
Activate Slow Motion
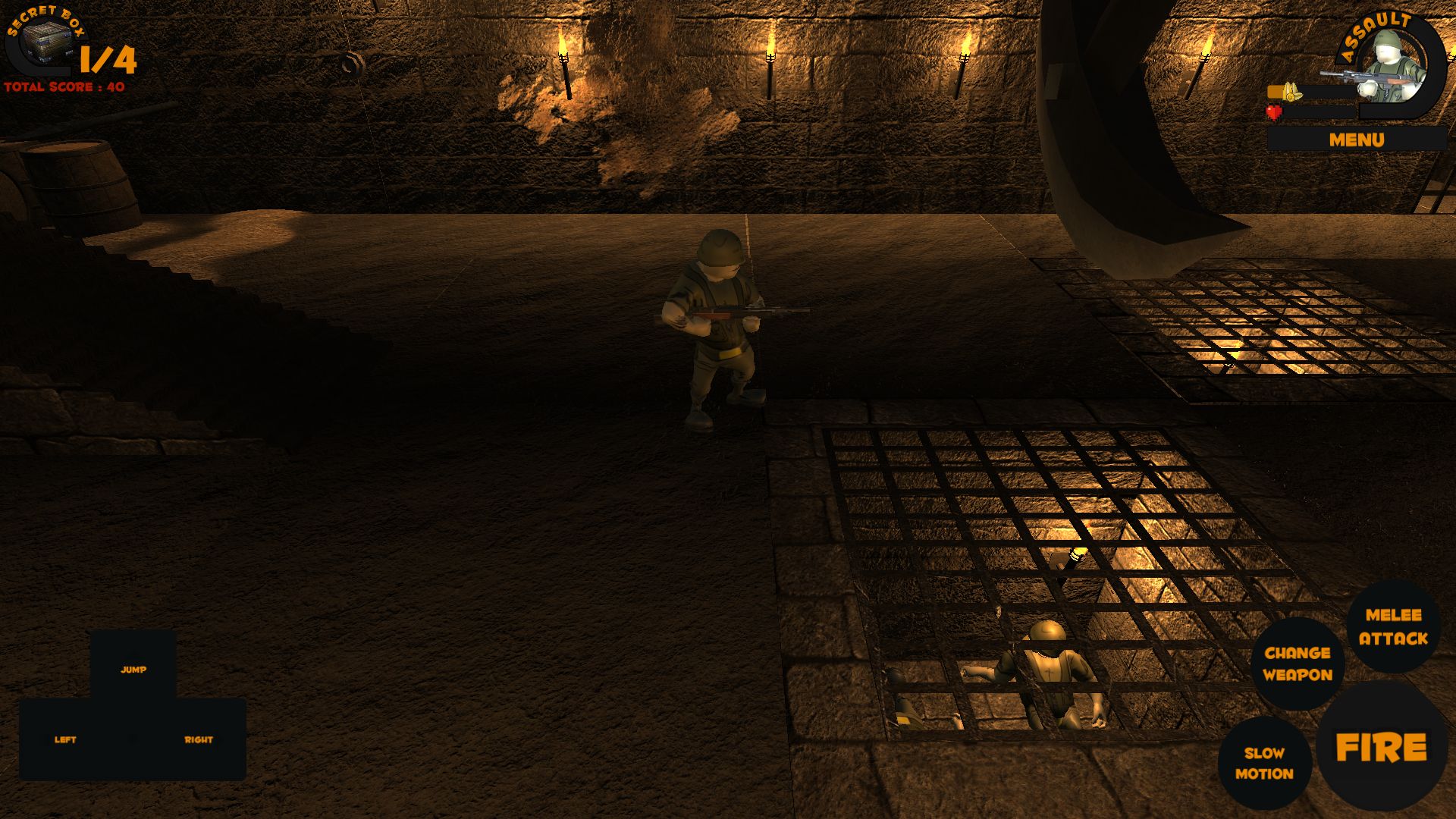coord(1264,763)
